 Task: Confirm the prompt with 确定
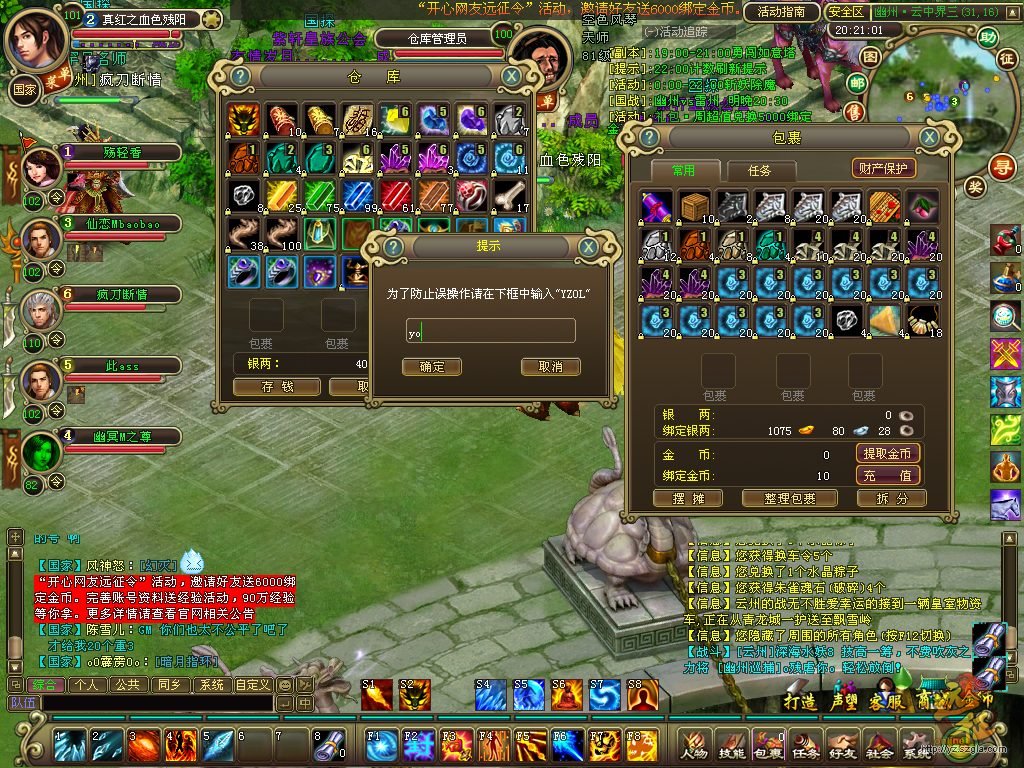(431, 367)
